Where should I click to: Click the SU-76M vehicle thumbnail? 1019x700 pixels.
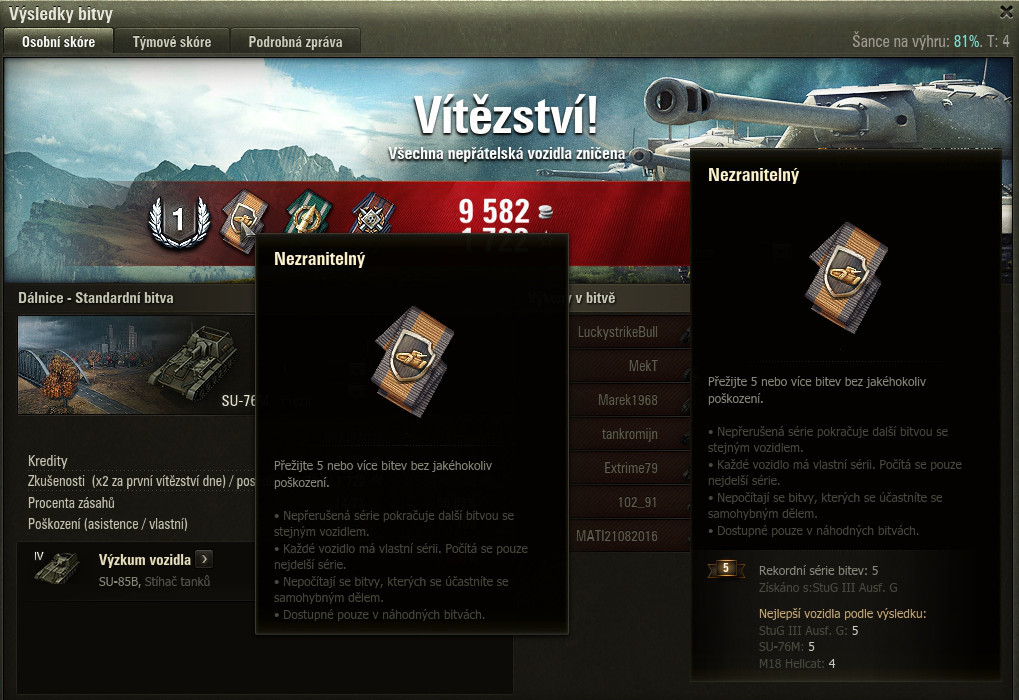coord(138,365)
